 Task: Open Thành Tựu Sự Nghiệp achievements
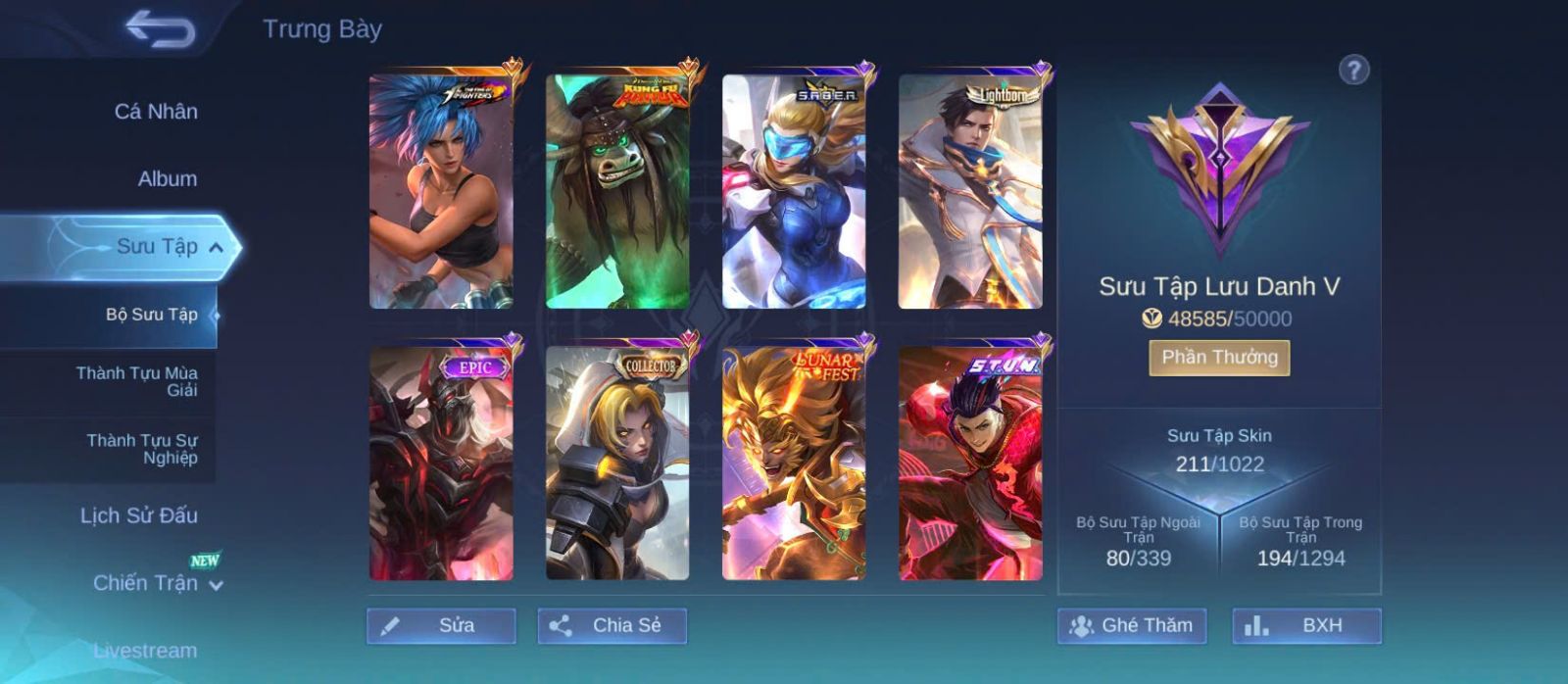pos(141,449)
